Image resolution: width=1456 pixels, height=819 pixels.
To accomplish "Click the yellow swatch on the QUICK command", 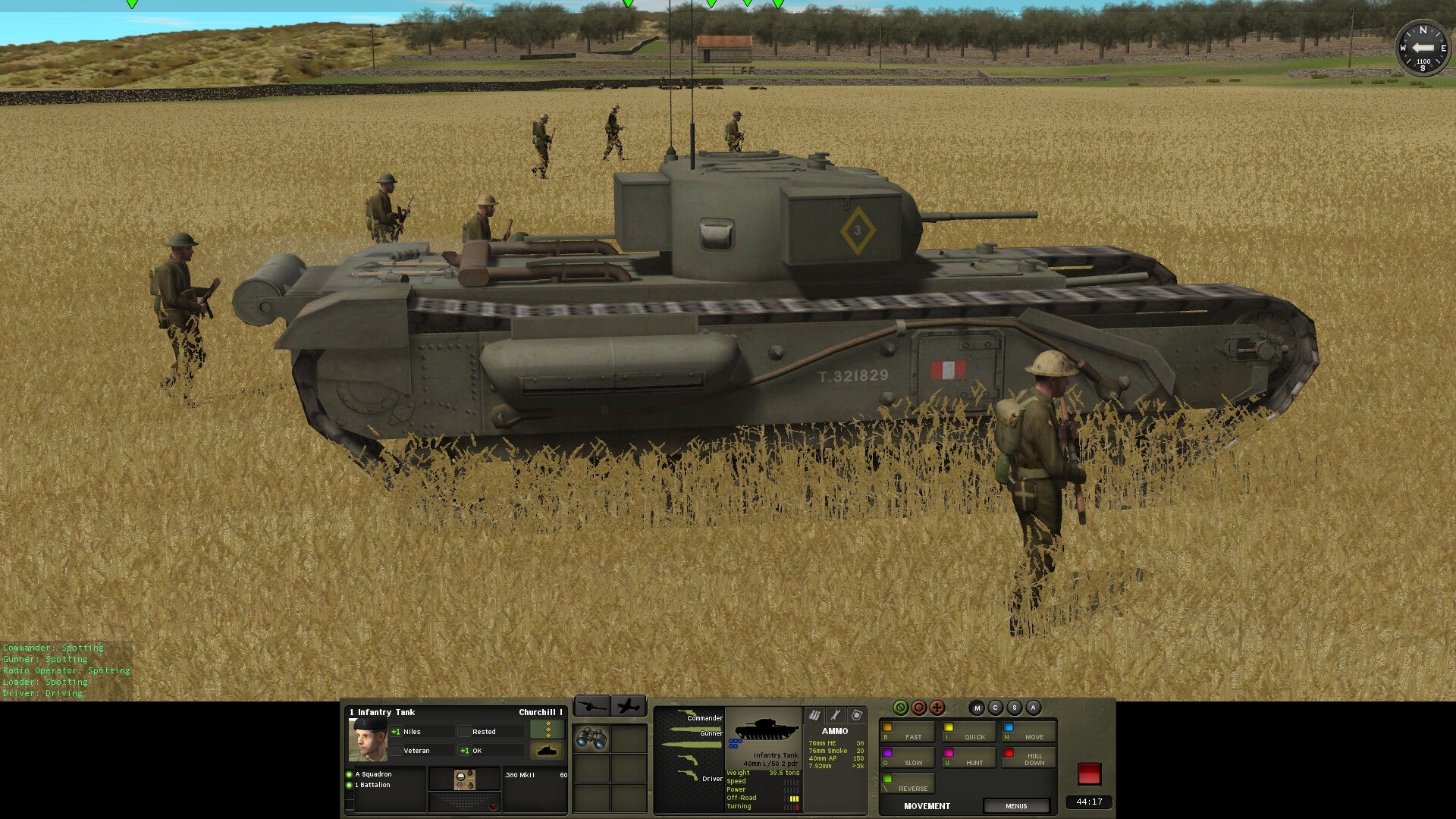I will click(948, 726).
